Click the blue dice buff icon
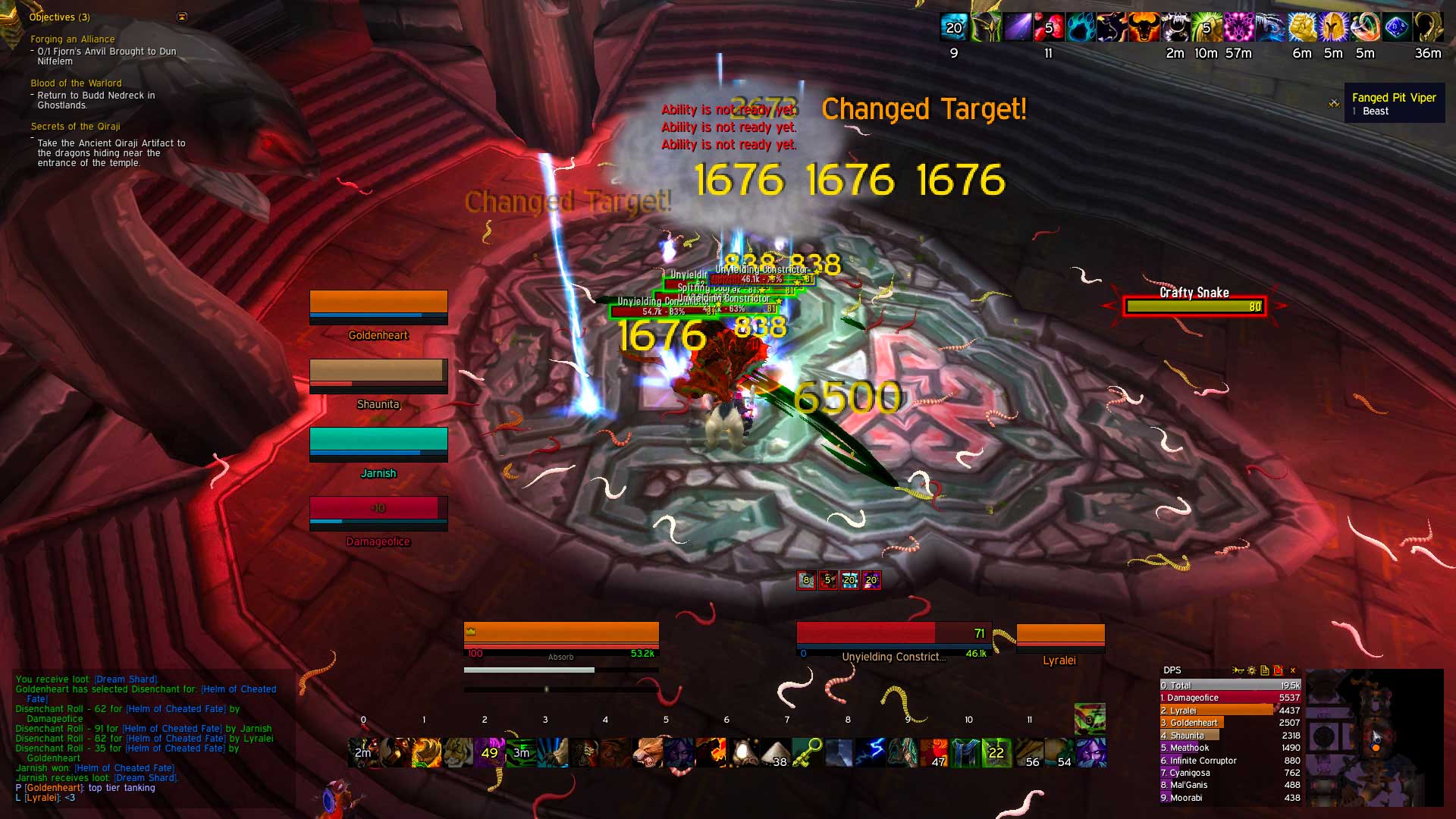The width and height of the screenshot is (1456, 819). tap(1396, 27)
